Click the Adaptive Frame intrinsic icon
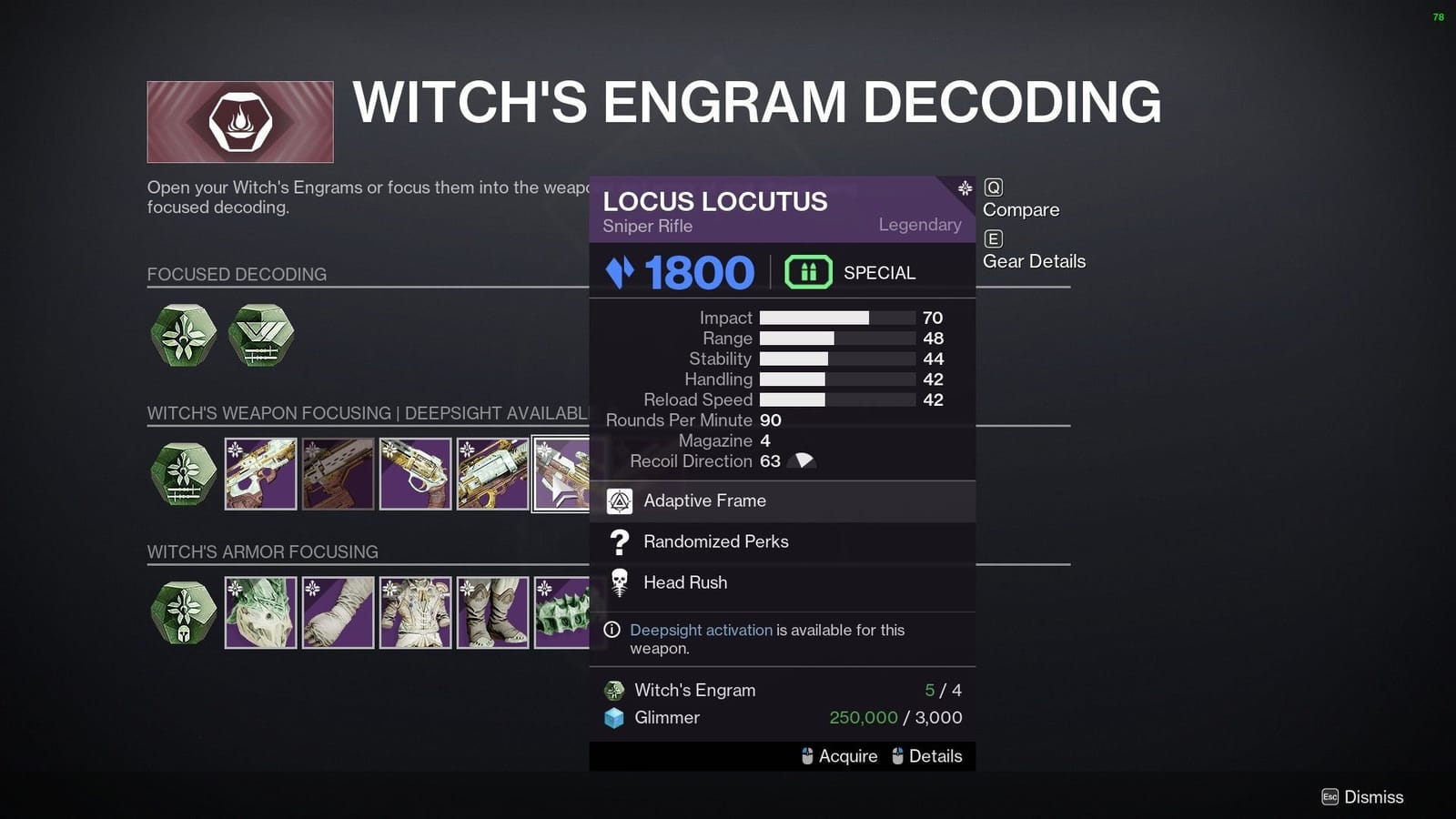The width and height of the screenshot is (1456, 819). point(620,500)
